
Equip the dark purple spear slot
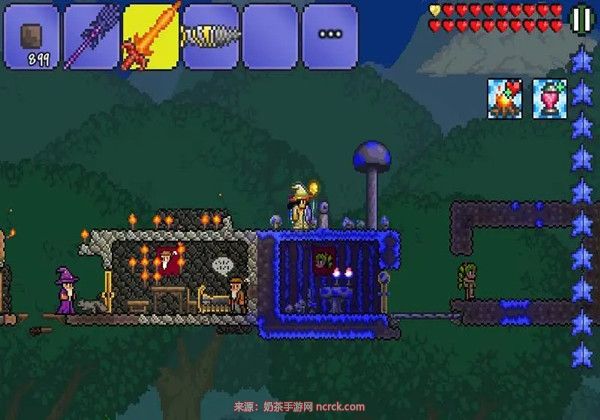(91, 36)
